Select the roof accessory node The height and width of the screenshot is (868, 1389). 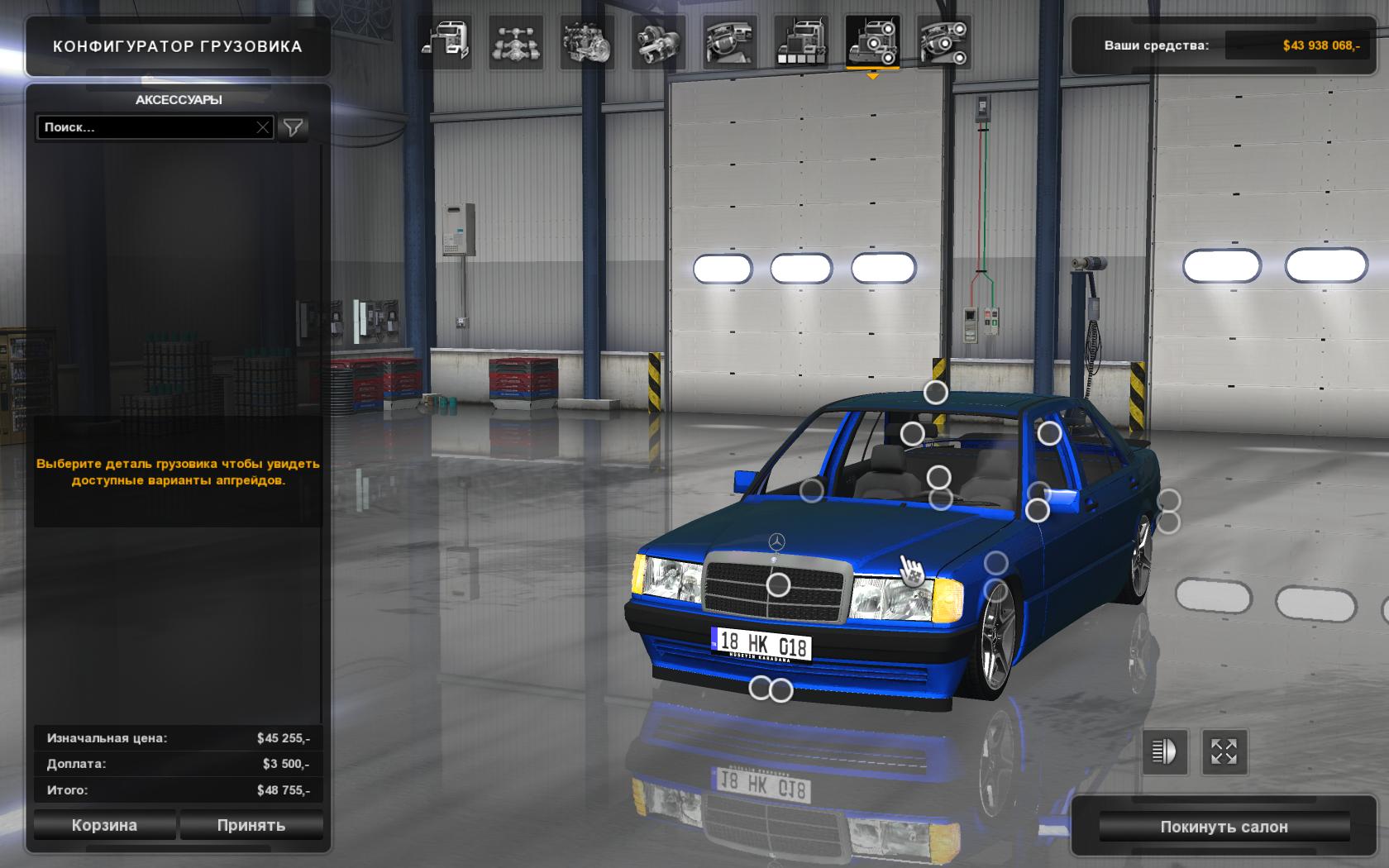pyautogui.click(x=935, y=393)
